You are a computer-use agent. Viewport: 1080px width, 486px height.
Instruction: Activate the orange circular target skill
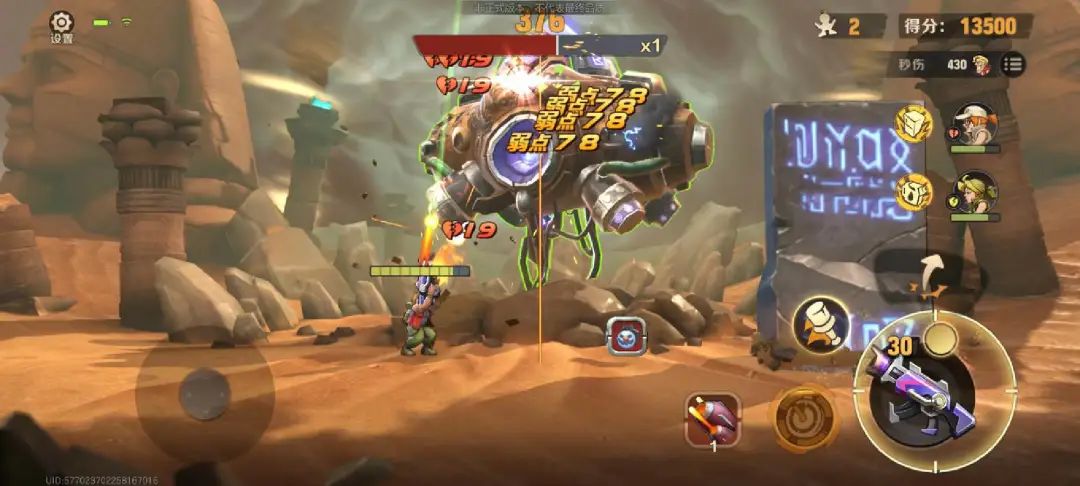[802, 418]
